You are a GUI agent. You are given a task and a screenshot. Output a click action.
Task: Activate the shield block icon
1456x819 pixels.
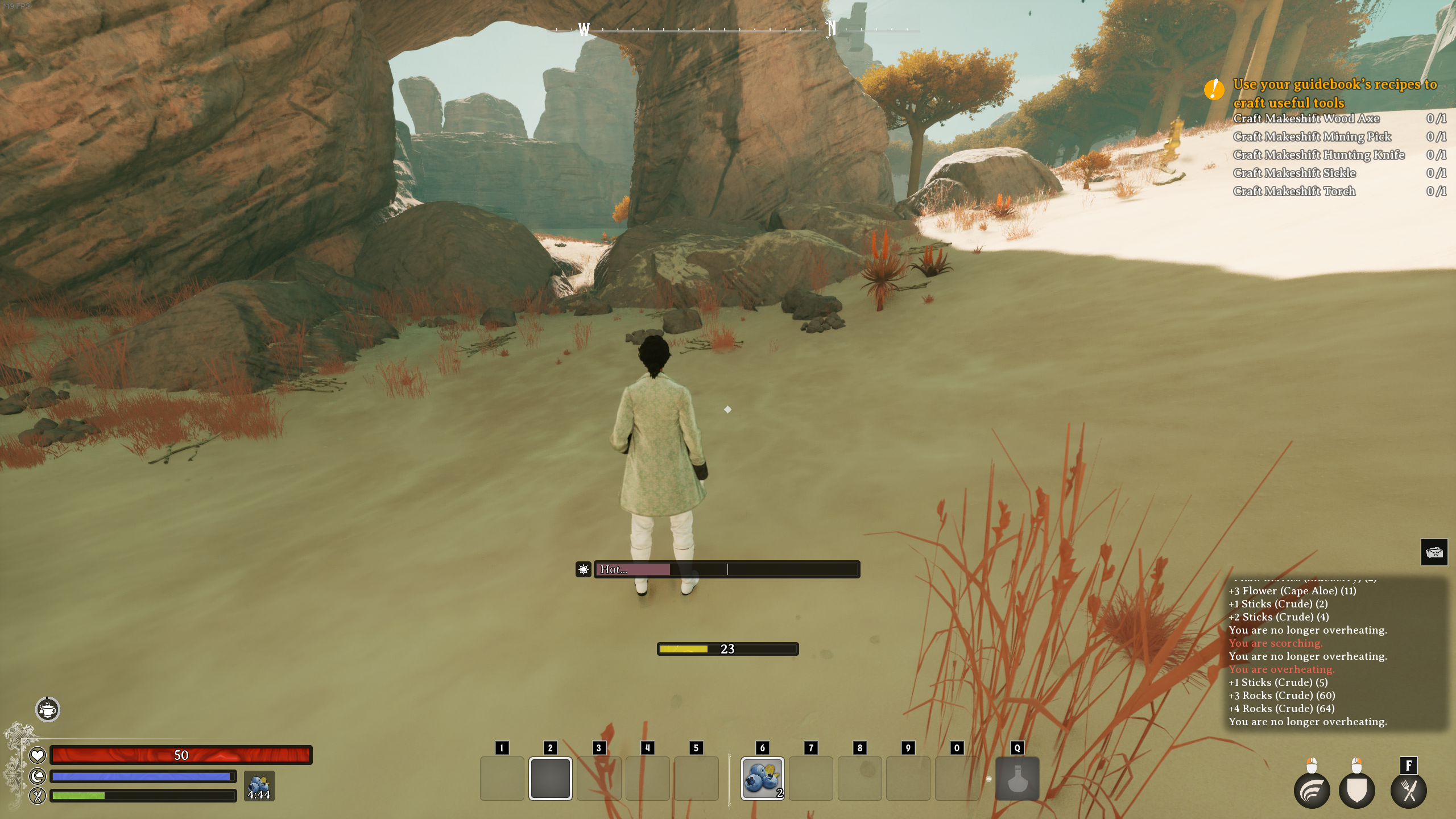tap(1356, 791)
